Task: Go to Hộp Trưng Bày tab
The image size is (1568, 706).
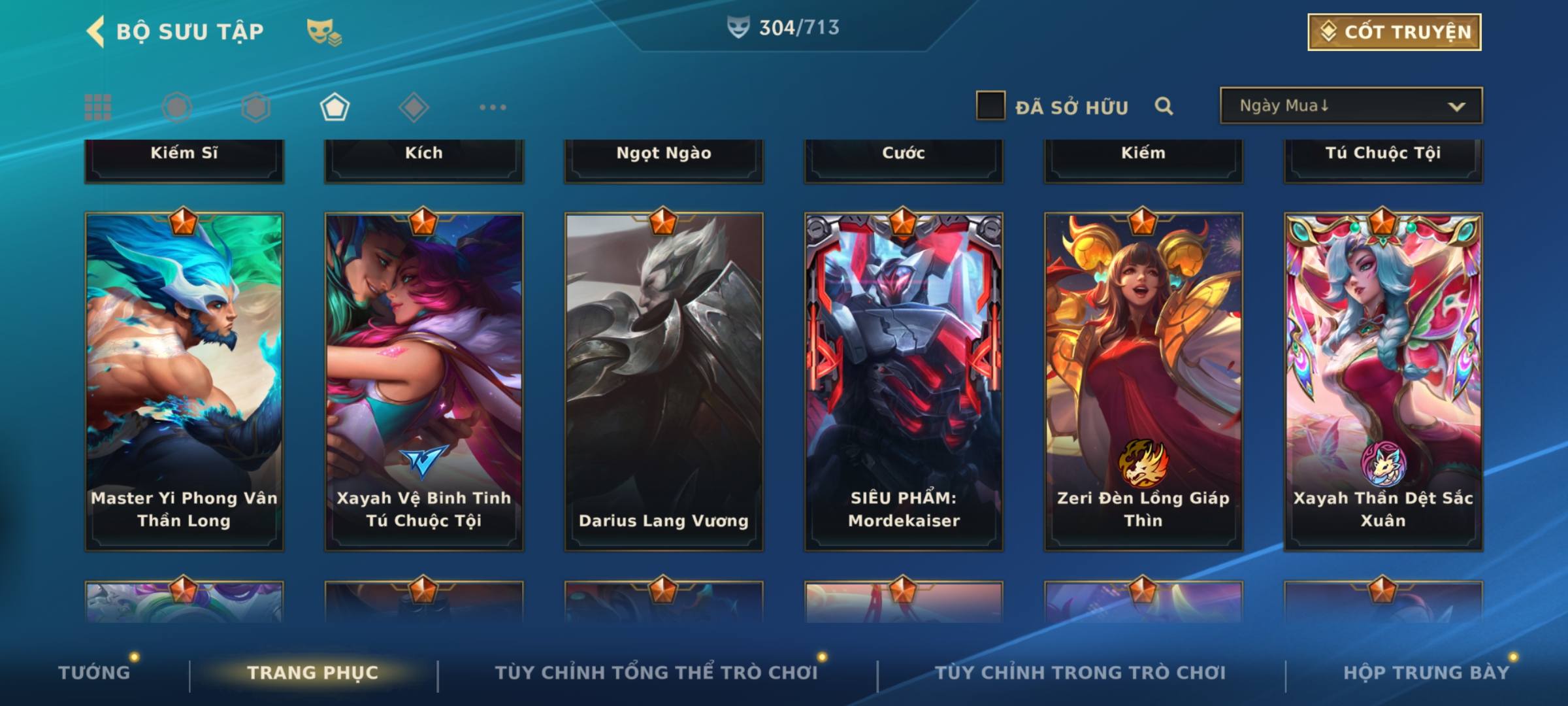Action: click(x=1426, y=673)
